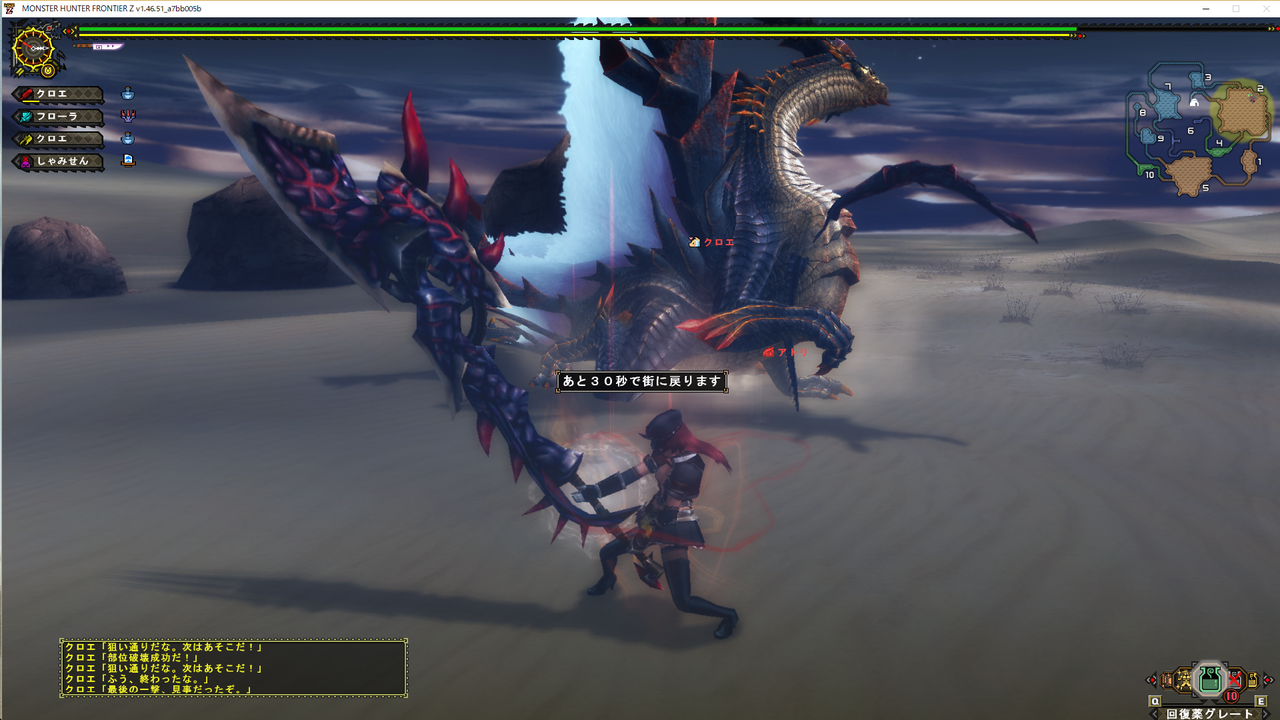Click the orange torch item icon in the item bar
Viewport: 1280px width, 720px height.
[1166, 680]
